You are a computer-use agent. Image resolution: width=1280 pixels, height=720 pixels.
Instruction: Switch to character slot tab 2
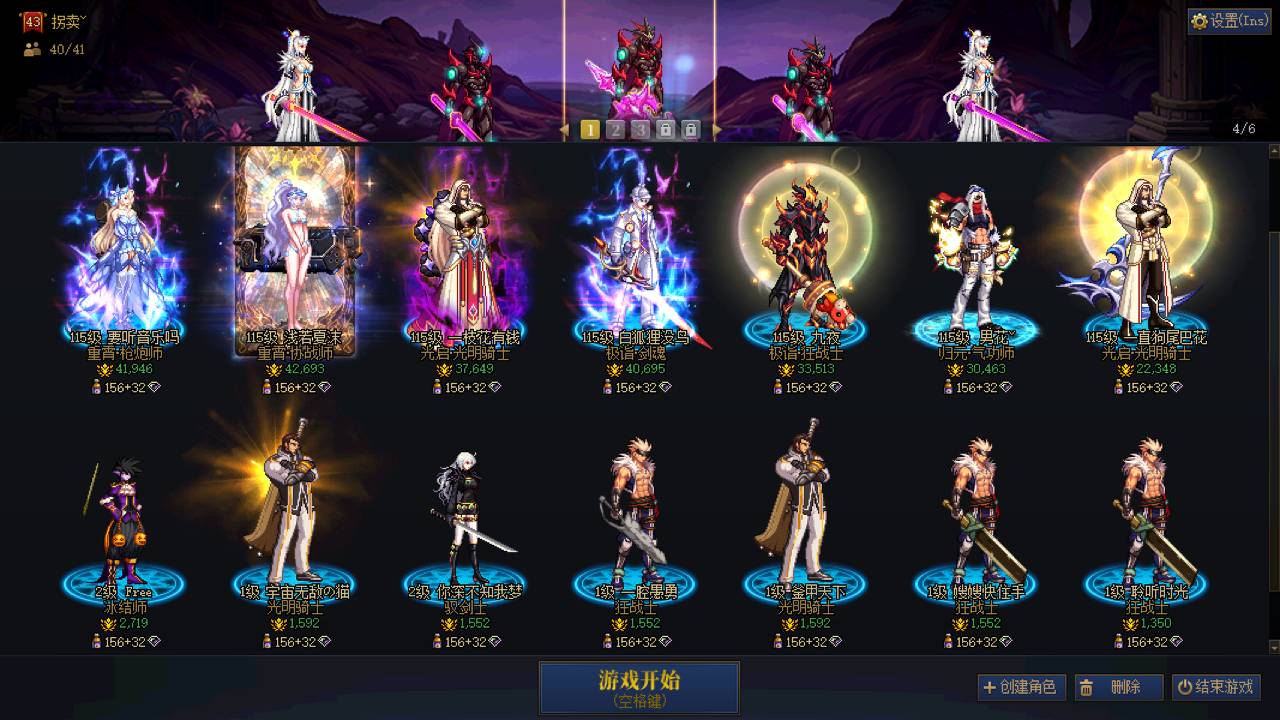[616, 128]
